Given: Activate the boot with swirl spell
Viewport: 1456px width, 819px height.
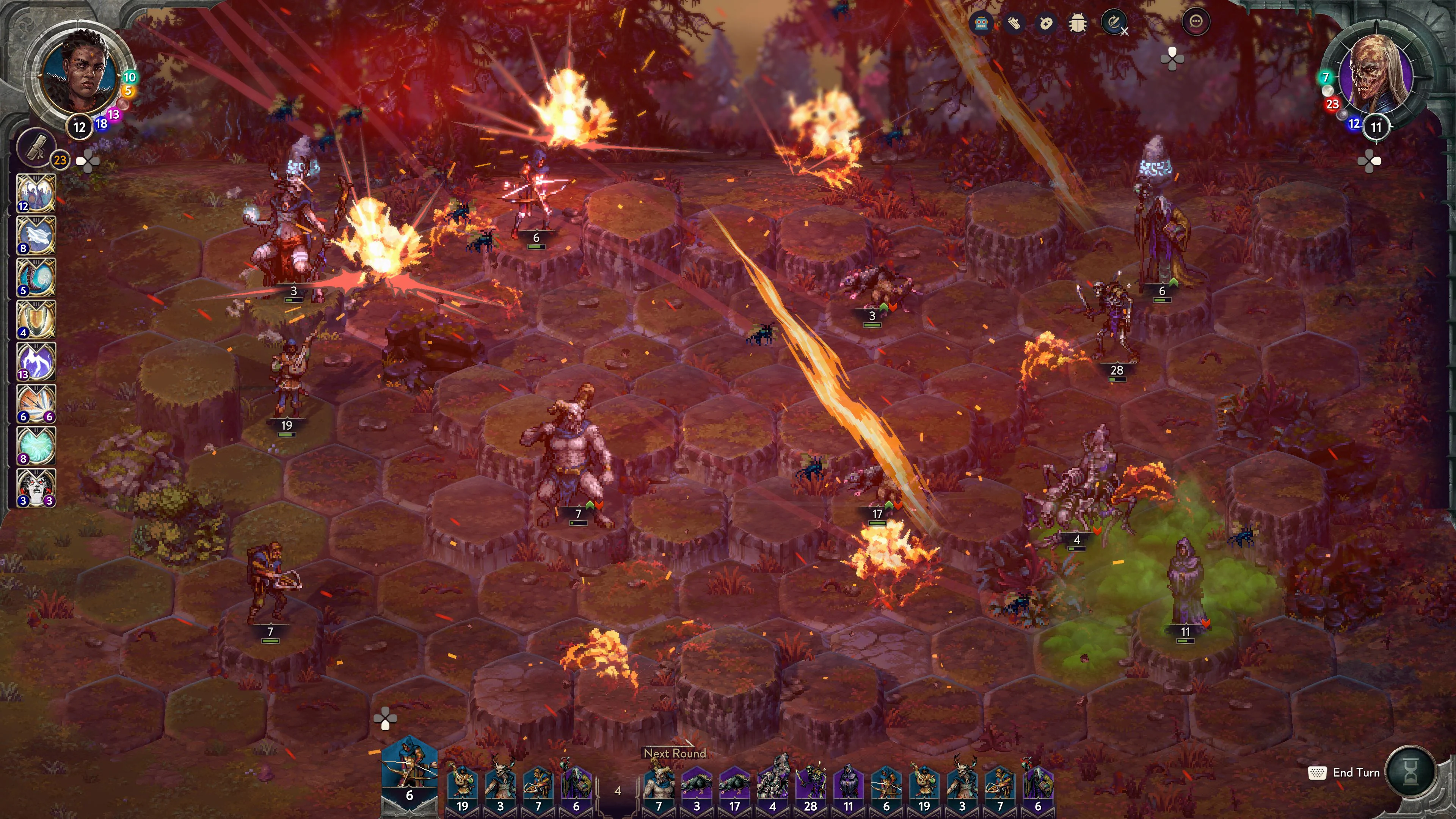Looking at the screenshot, I should [36, 278].
